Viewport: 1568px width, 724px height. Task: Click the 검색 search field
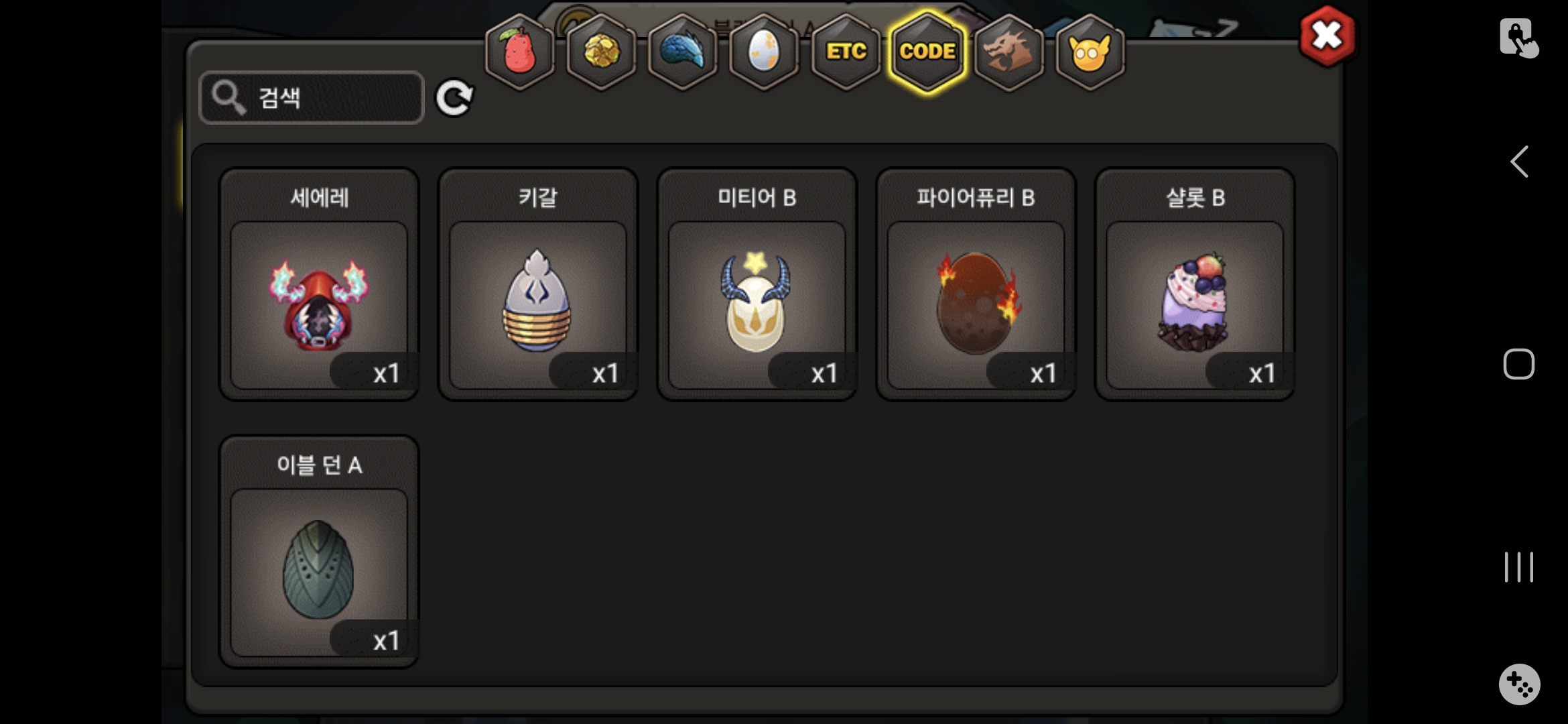point(312,98)
